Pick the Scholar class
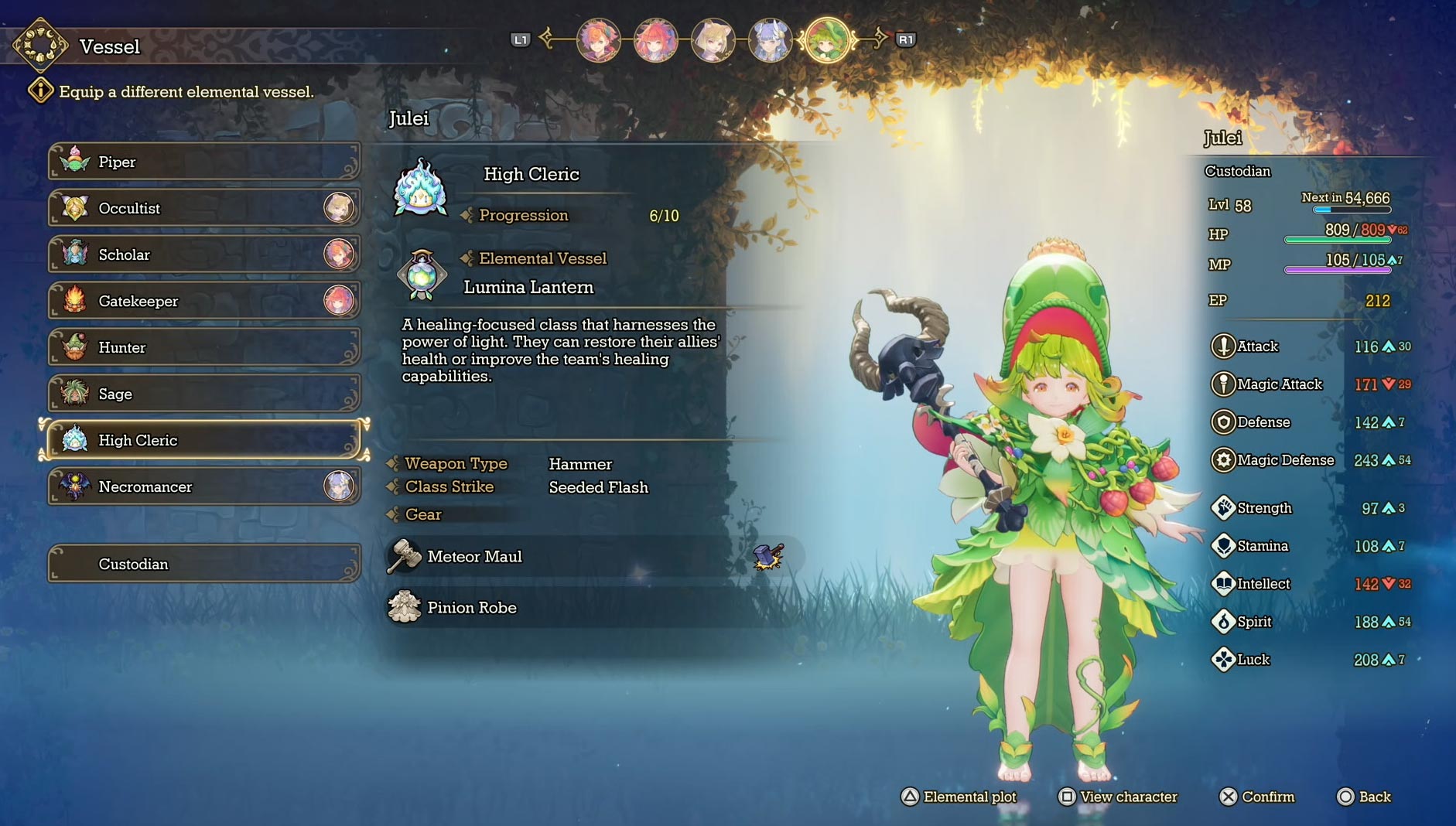Screen dimensions: 1456x826 (x=204, y=254)
